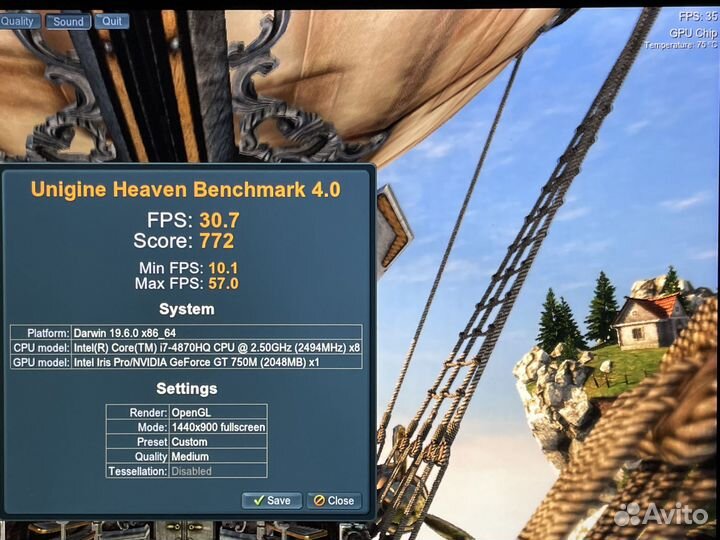Toggle the Sound button
This screenshot has width=720, height=540.
click(68, 21)
